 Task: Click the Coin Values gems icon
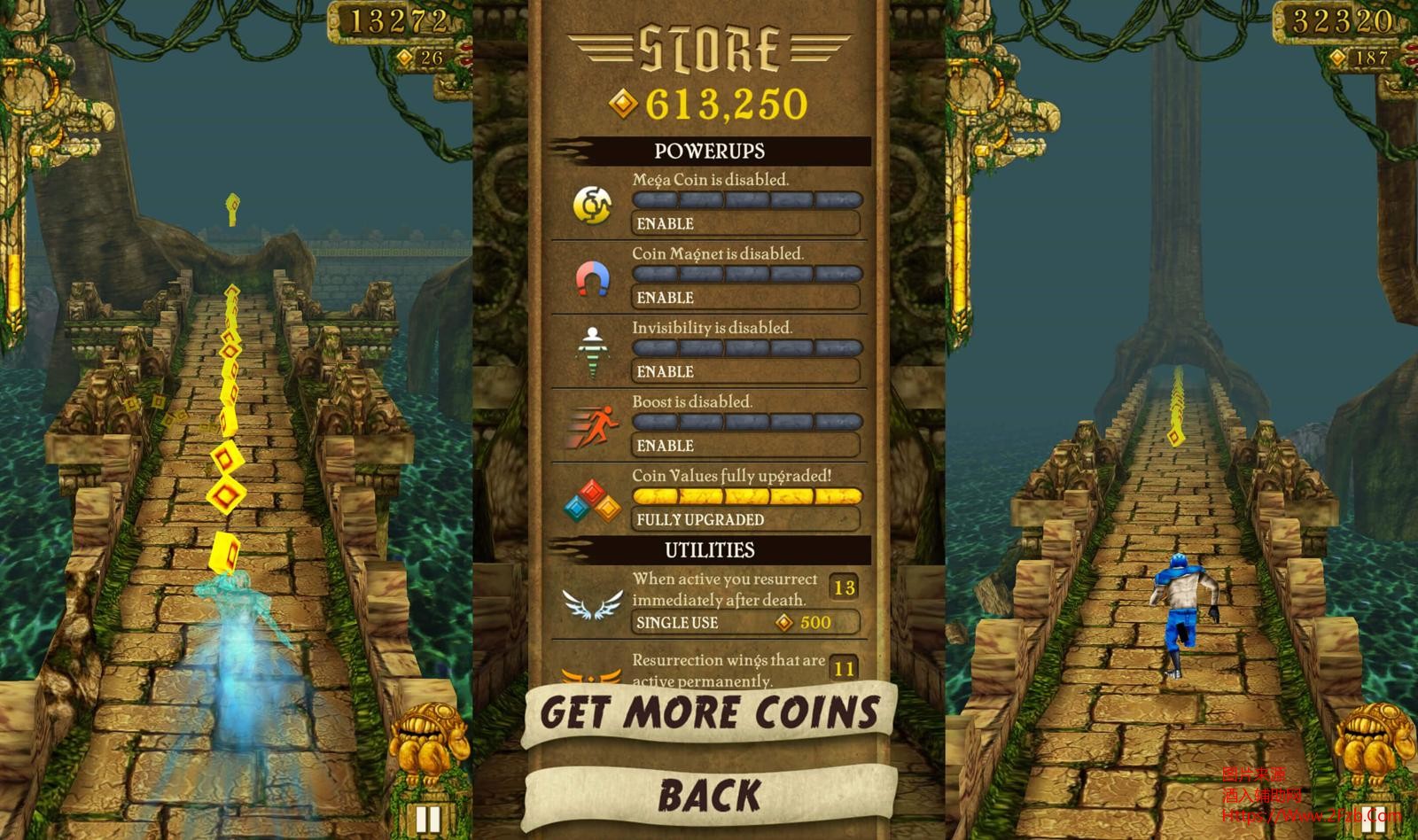point(595,499)
